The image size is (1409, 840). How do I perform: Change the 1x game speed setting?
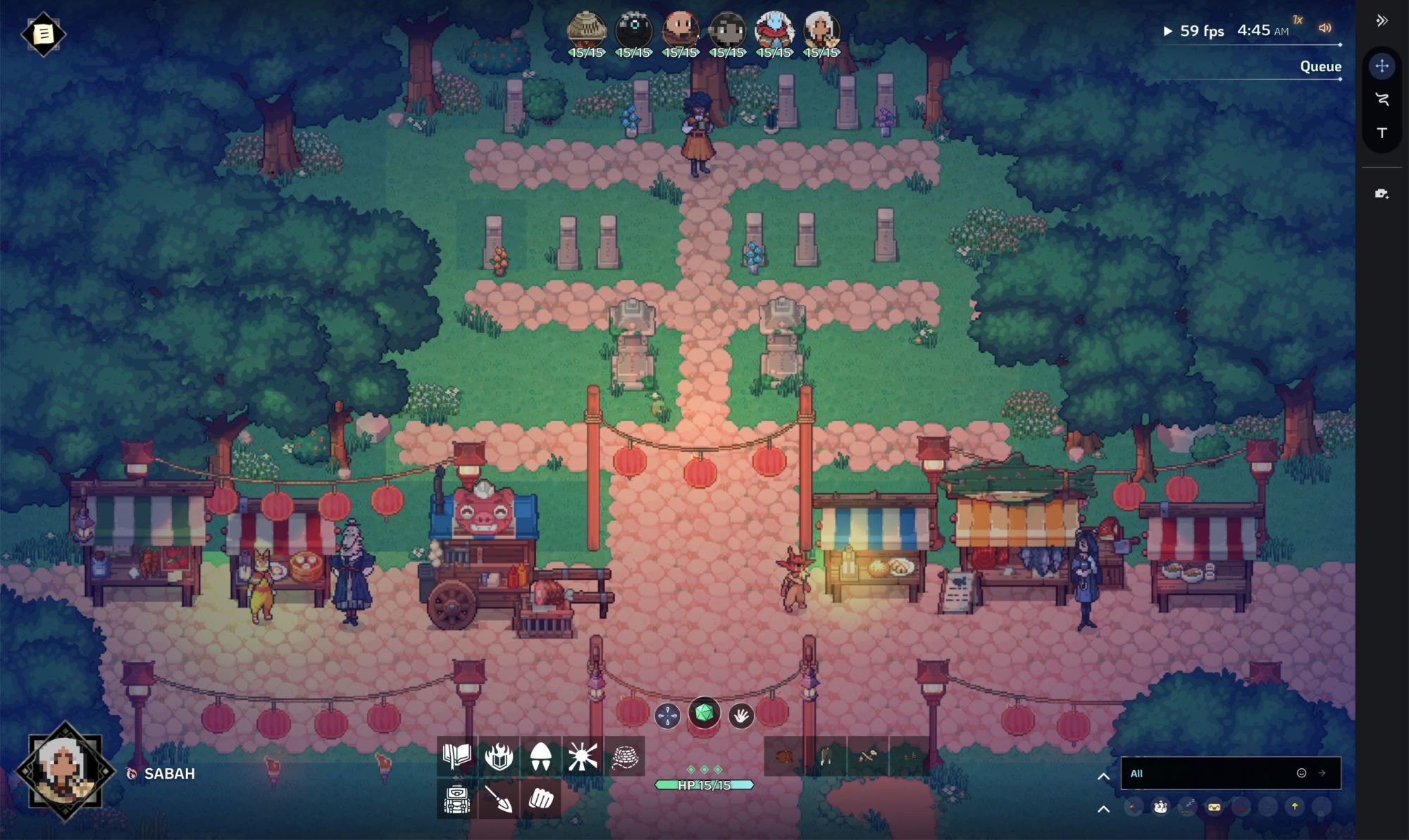pos(1298,20)
